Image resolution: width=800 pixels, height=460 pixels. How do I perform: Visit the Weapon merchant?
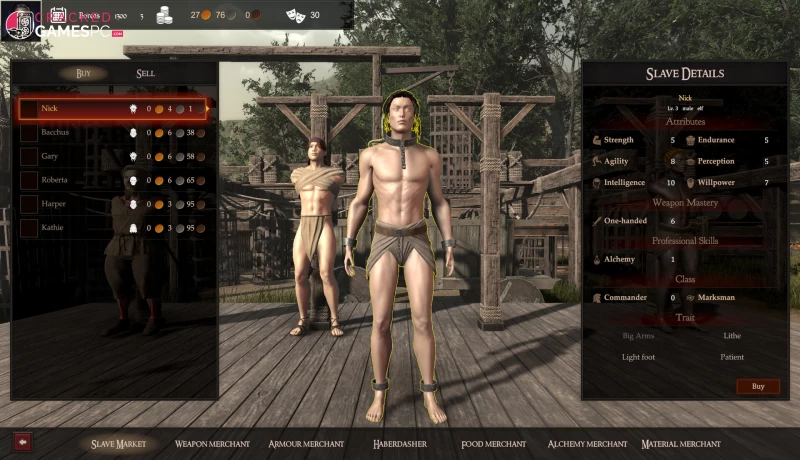click(210, 443)
